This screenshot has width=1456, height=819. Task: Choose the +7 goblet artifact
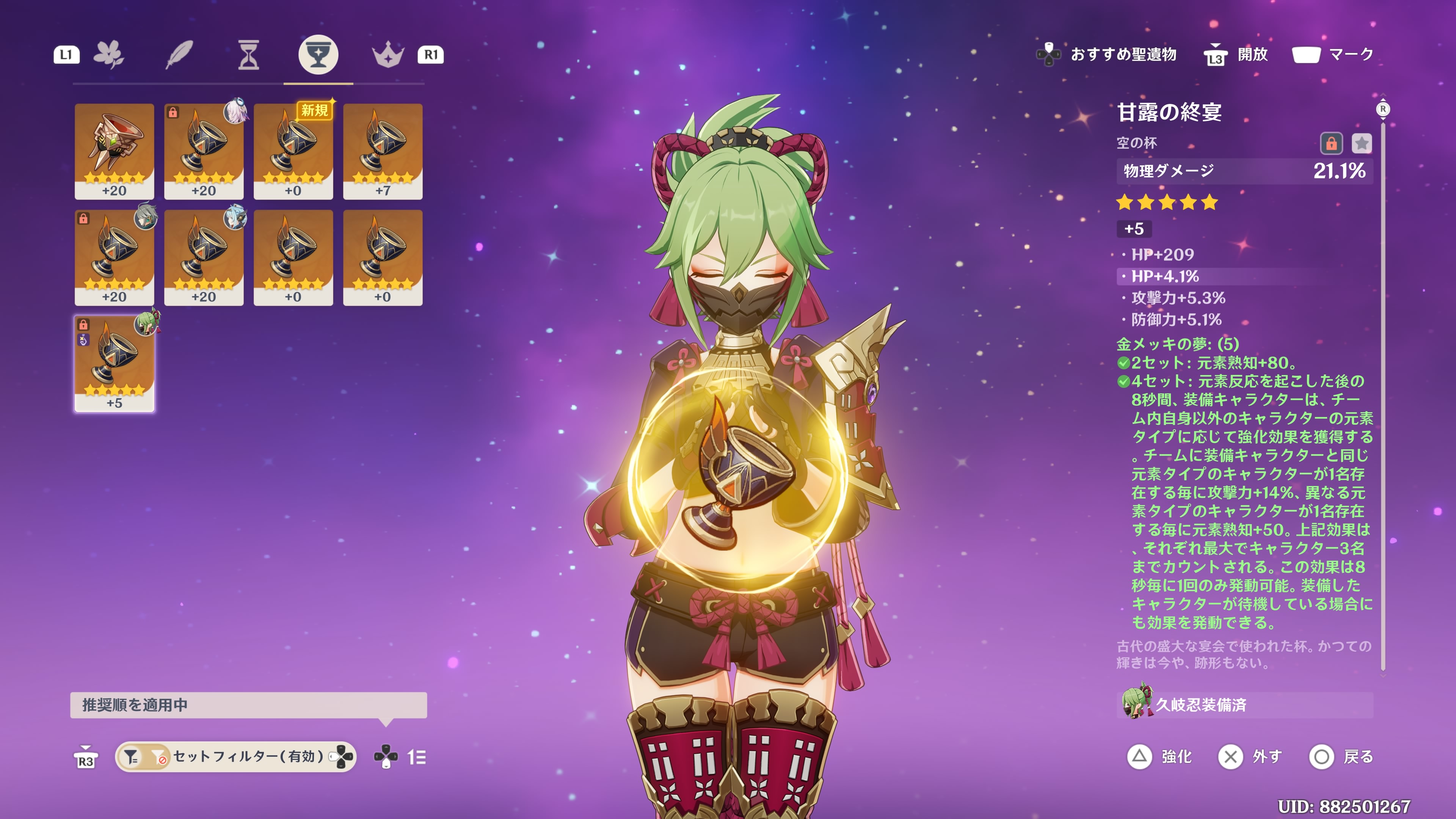click(x=383, y=151)
